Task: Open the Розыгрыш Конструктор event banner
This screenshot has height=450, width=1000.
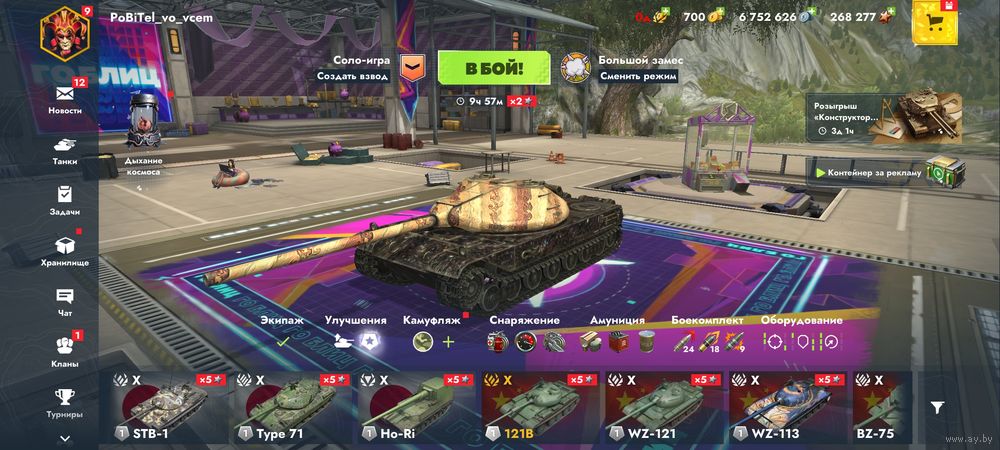Action: coord(886,116)
